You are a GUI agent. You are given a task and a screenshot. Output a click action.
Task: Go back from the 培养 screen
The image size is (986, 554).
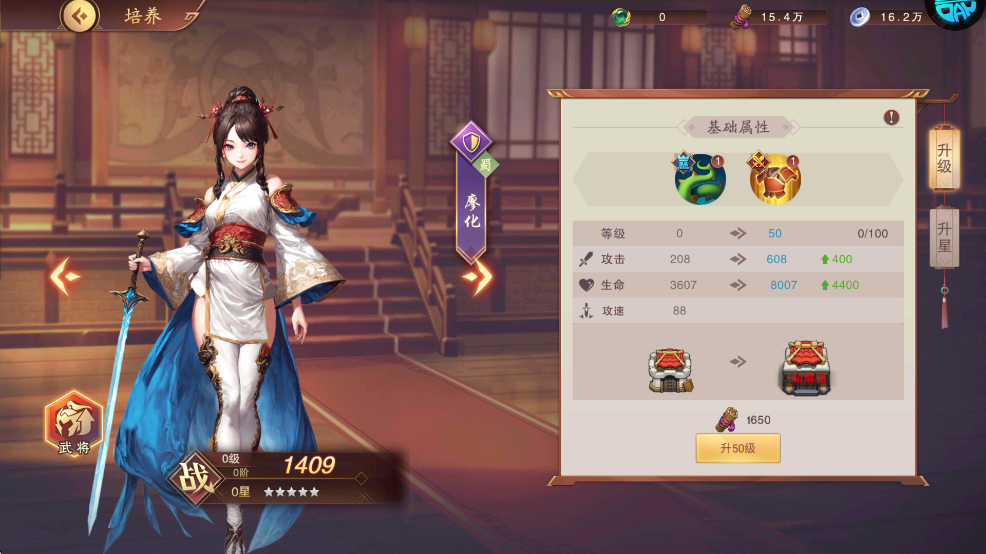point(80,16)
